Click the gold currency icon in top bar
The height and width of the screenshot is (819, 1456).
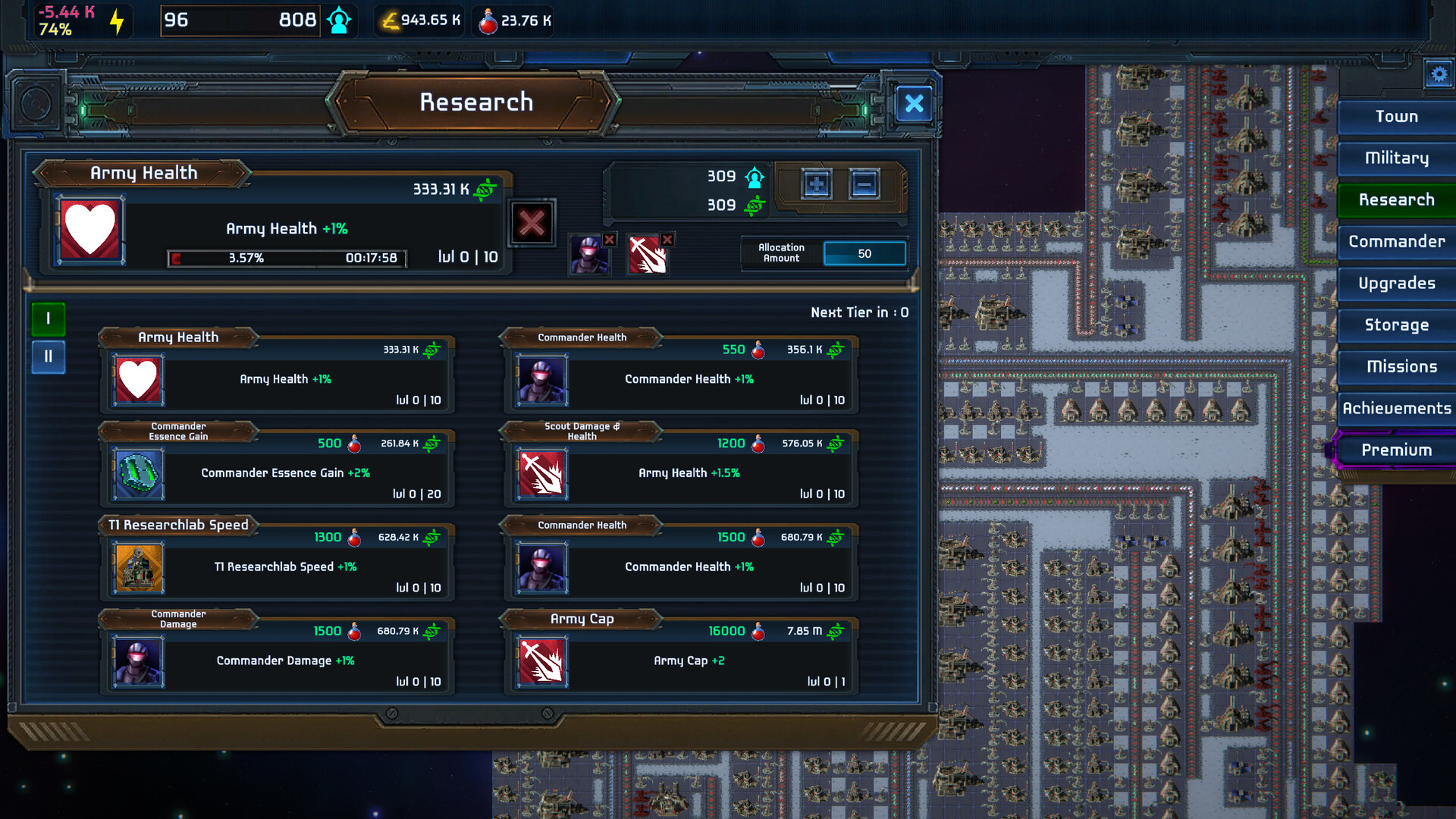(x=390, y=20)
